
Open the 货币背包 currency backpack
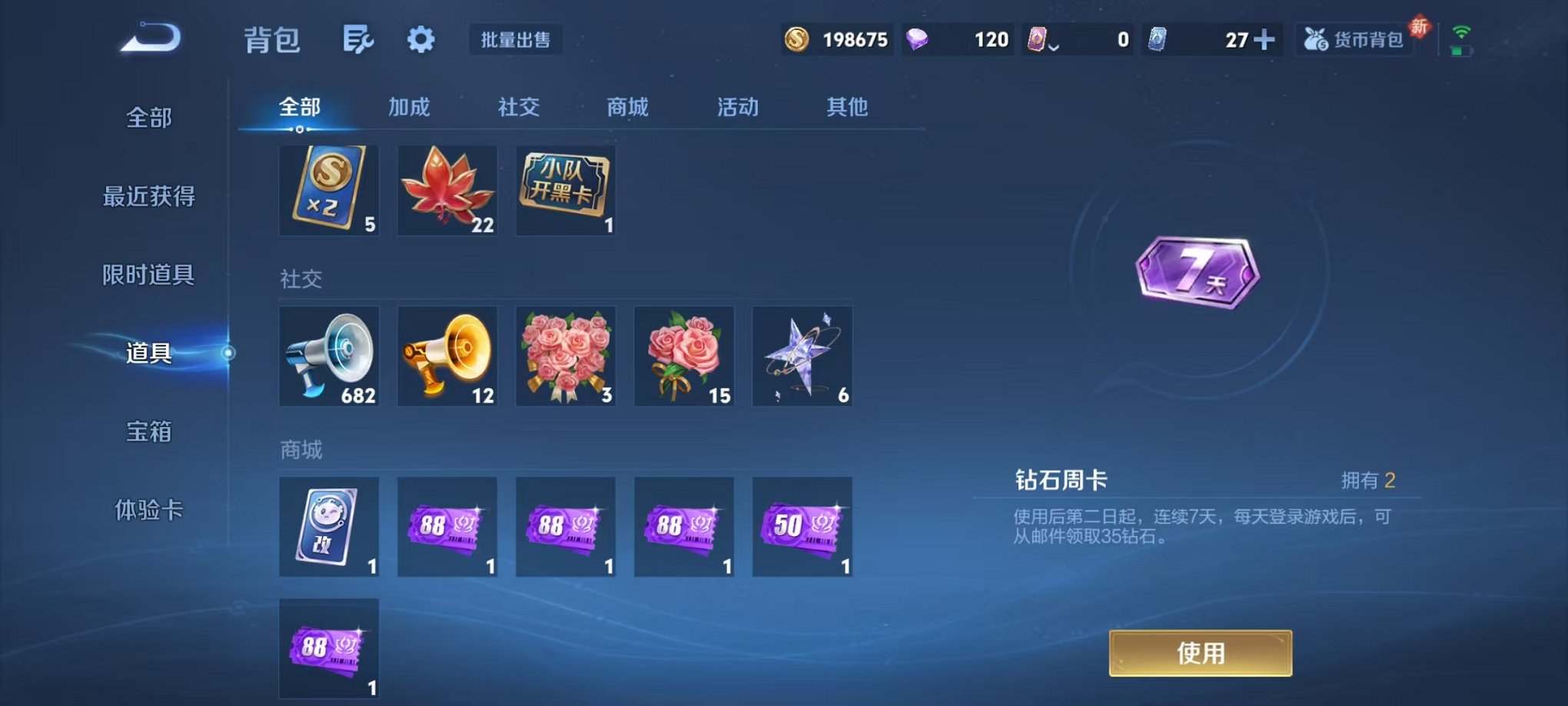pos(1354,38)
